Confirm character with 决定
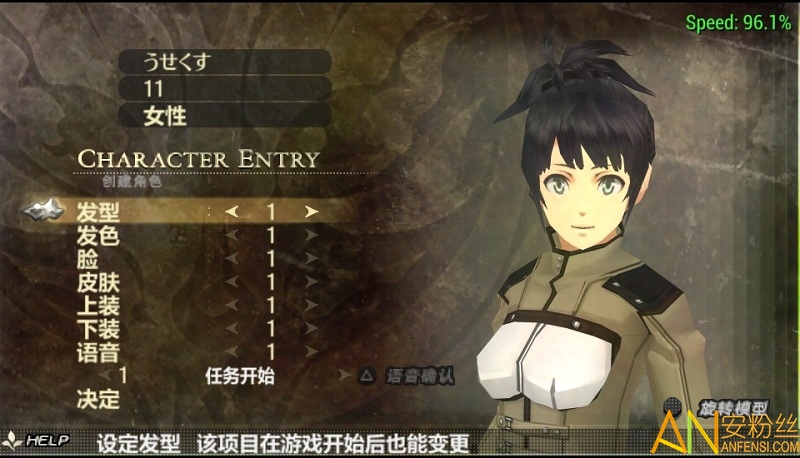 [98, 399]
